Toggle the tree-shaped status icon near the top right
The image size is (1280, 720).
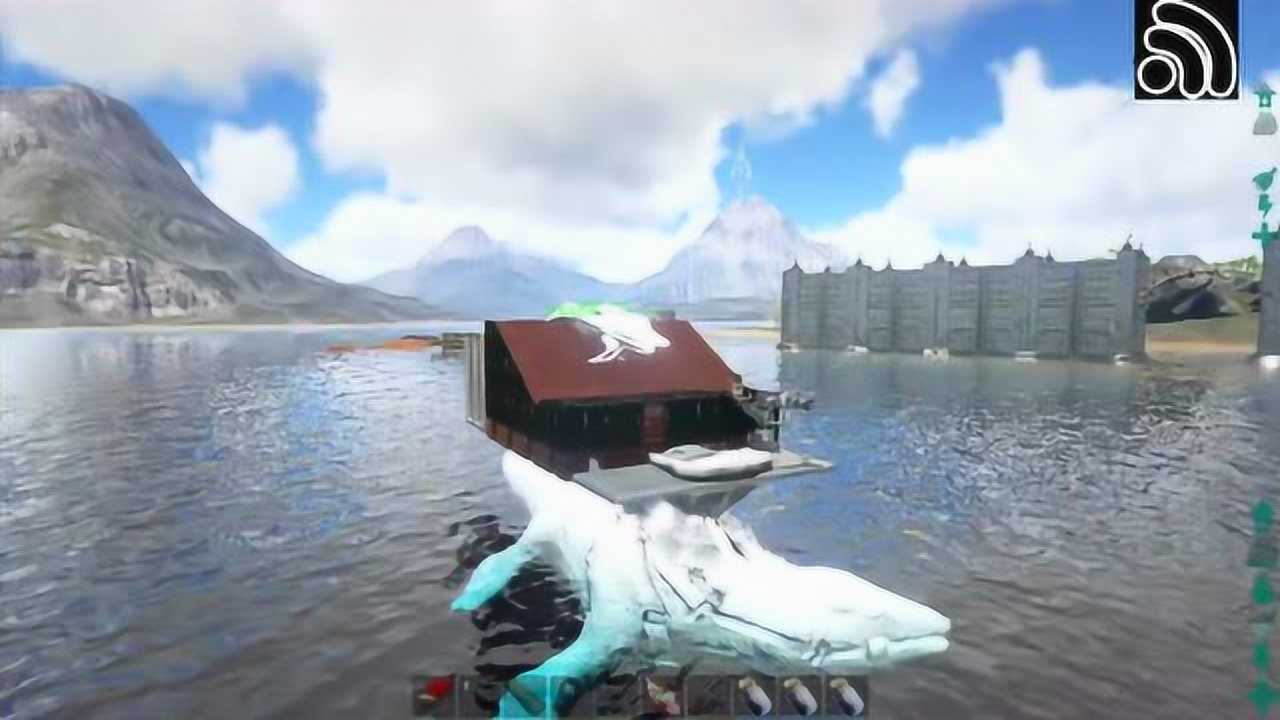pyautogui.click(x=1265, y=98)
